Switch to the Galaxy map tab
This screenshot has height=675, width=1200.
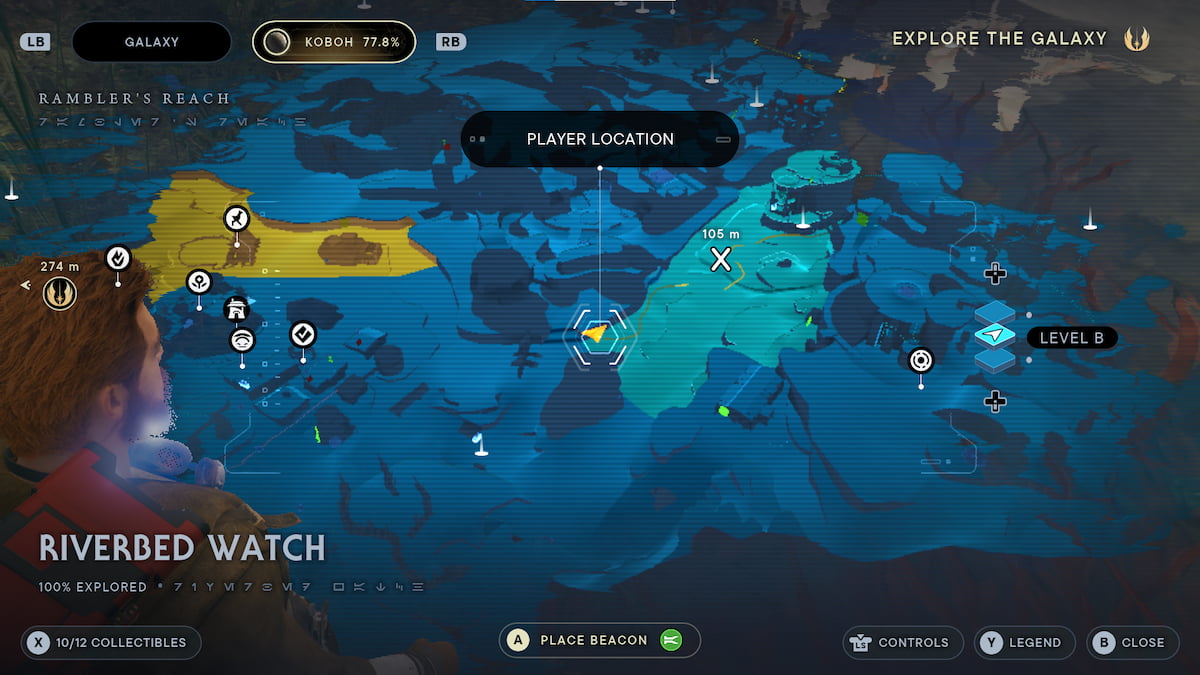[x=151, y=42]
